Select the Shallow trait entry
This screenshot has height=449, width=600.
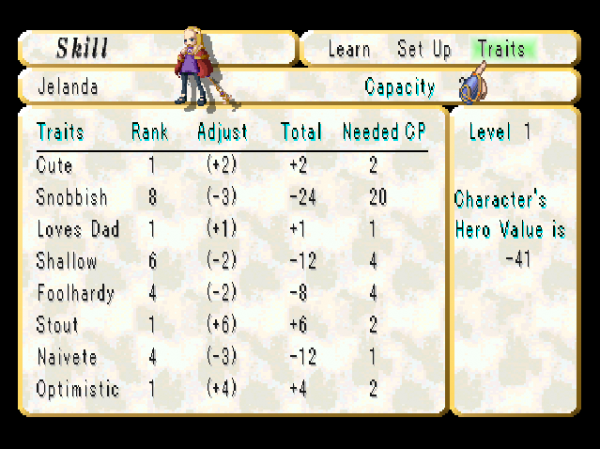click(67, 262)
